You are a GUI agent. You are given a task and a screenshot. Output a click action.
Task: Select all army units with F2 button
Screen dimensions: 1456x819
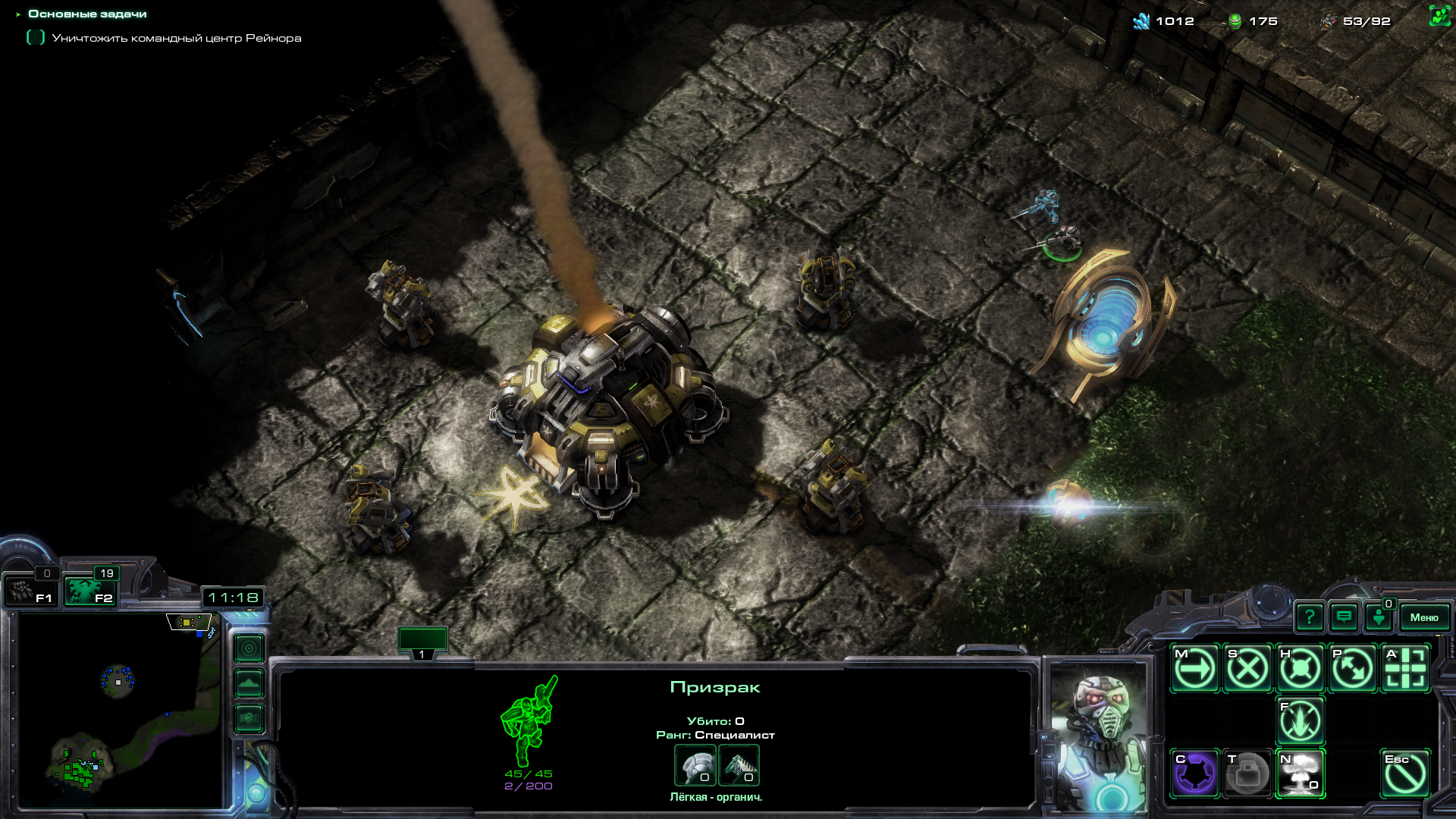[x=89, y=591]
